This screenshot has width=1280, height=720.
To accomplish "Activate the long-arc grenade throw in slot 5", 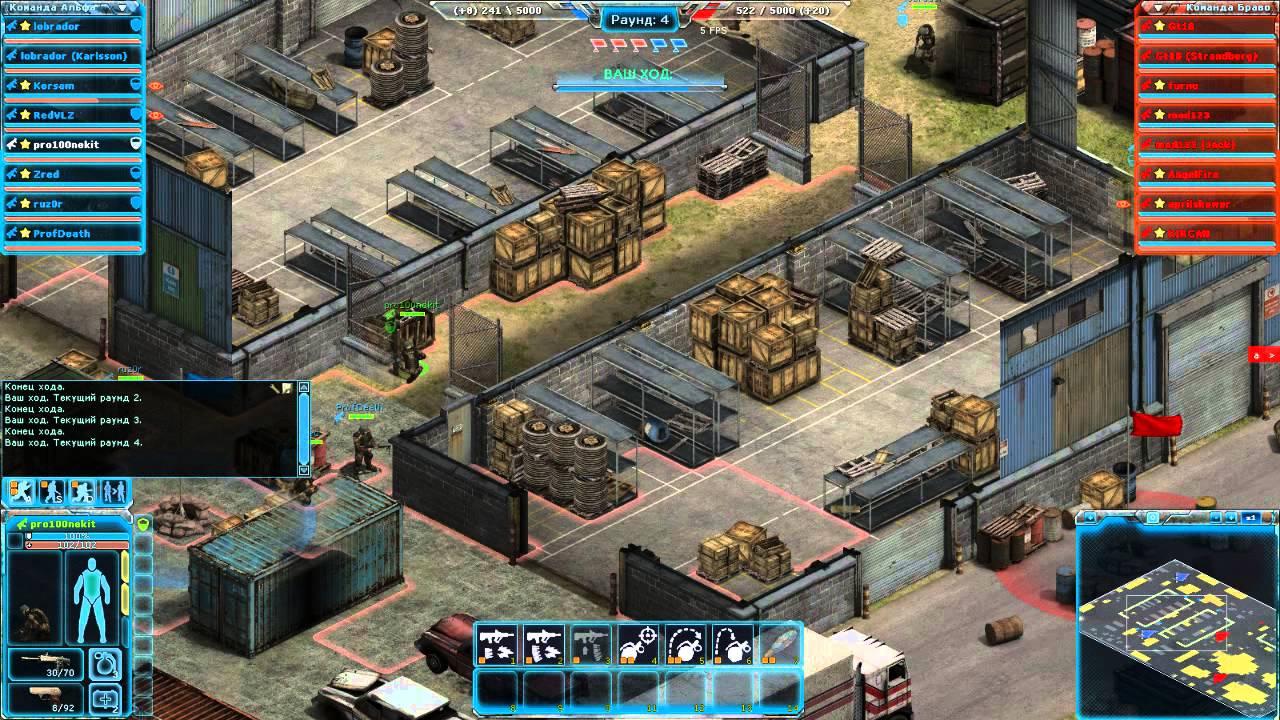I will pyautogui.click(x=685, y=645).
